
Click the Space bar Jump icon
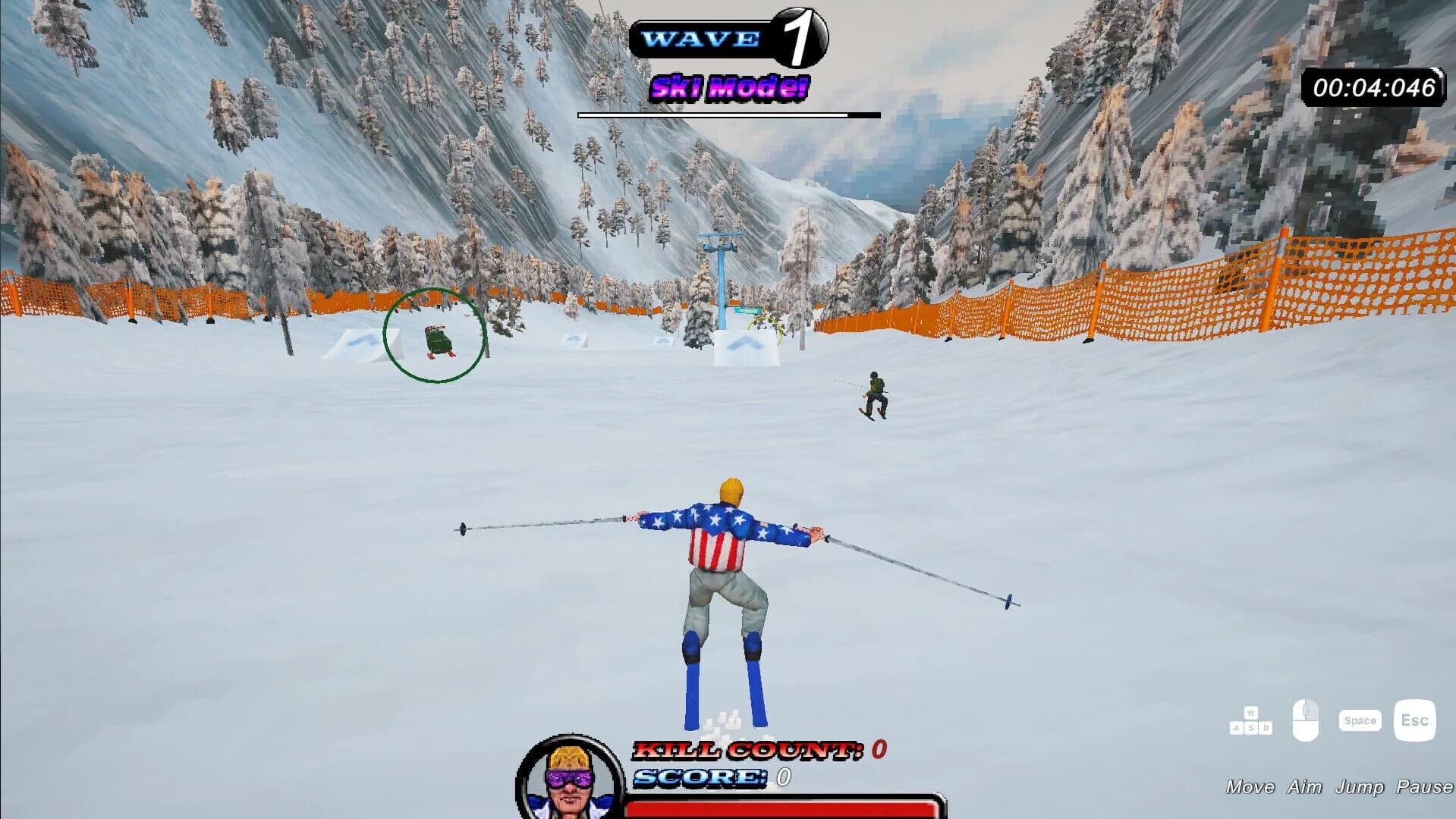point(1360,720)
